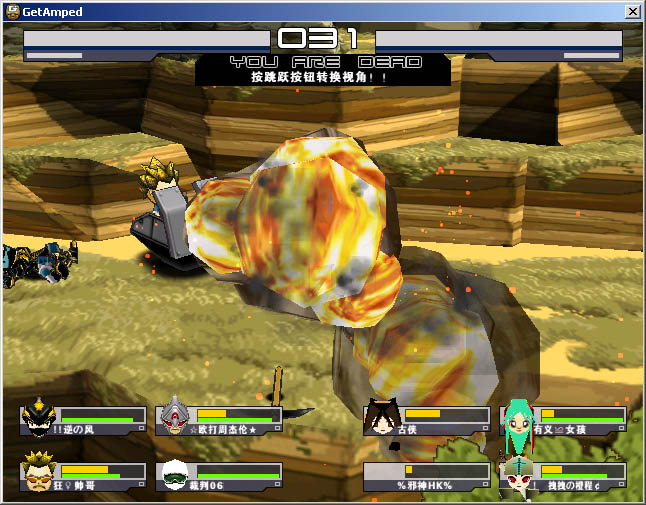Choose the 古侠 player panel

pyautogui.click(x=427, y=419)
